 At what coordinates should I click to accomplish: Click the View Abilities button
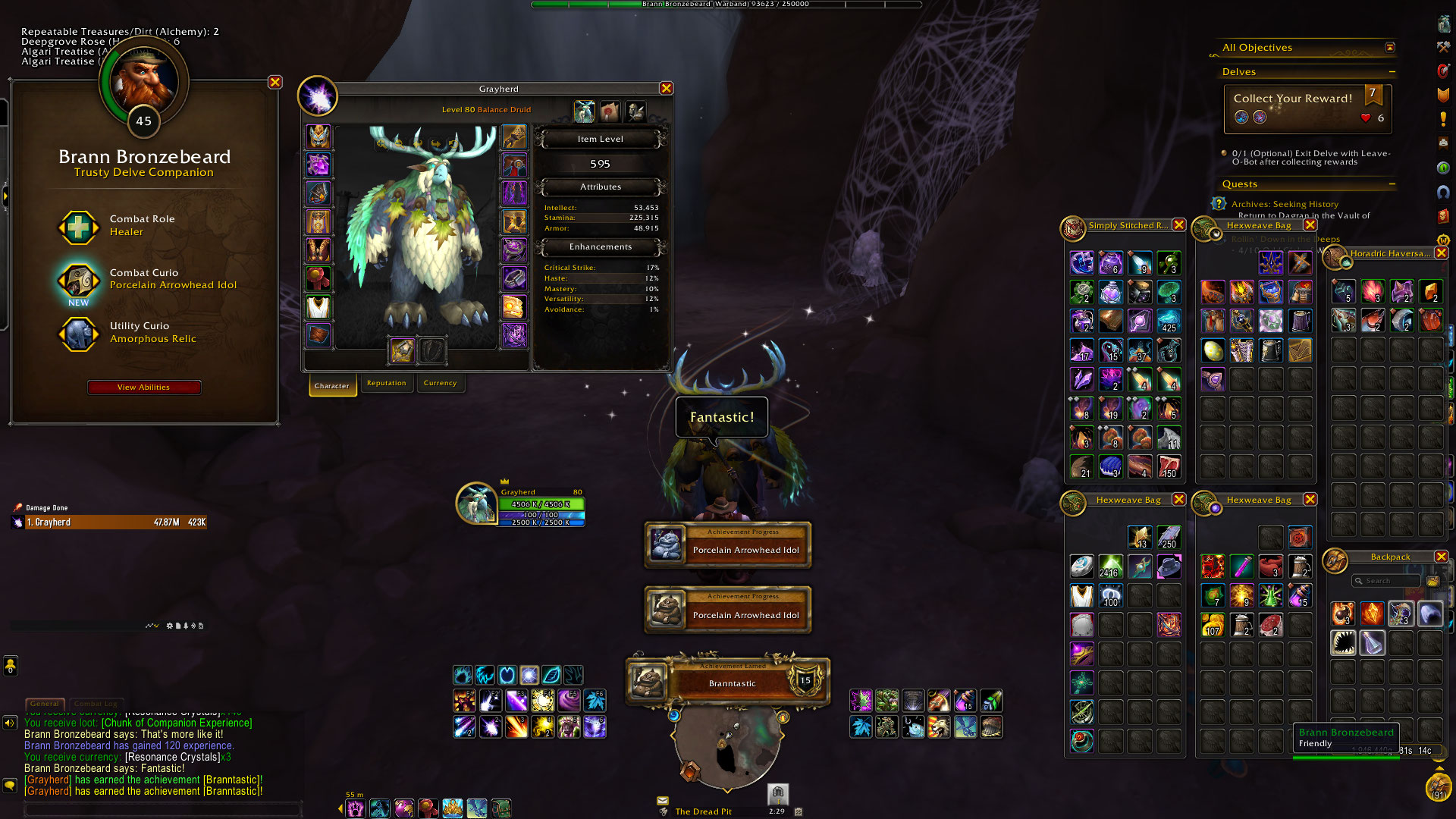pos(144,388)
